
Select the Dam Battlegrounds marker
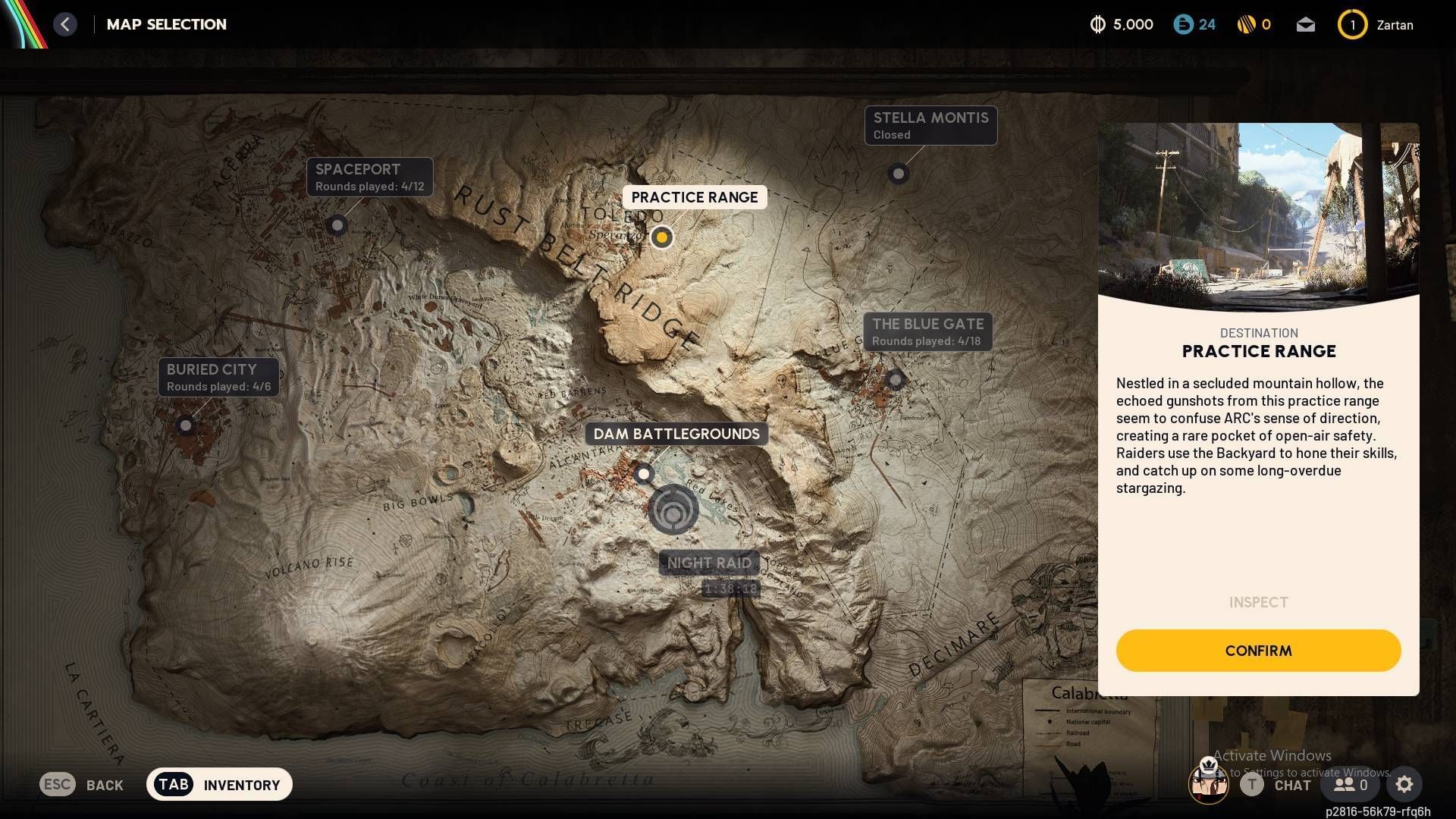coord(644,474)
